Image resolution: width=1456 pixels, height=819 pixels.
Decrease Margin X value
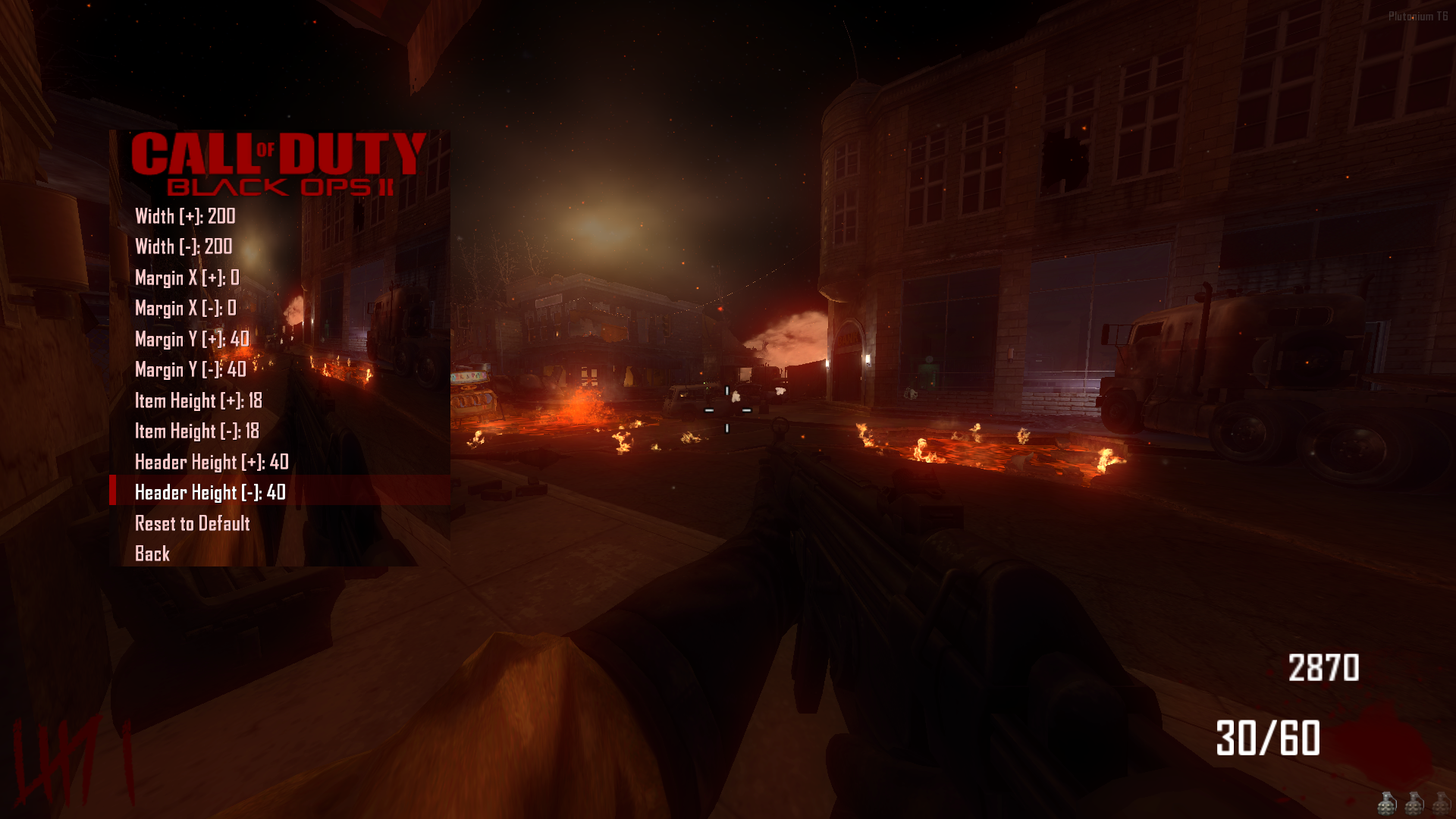[x=182, y=309]
